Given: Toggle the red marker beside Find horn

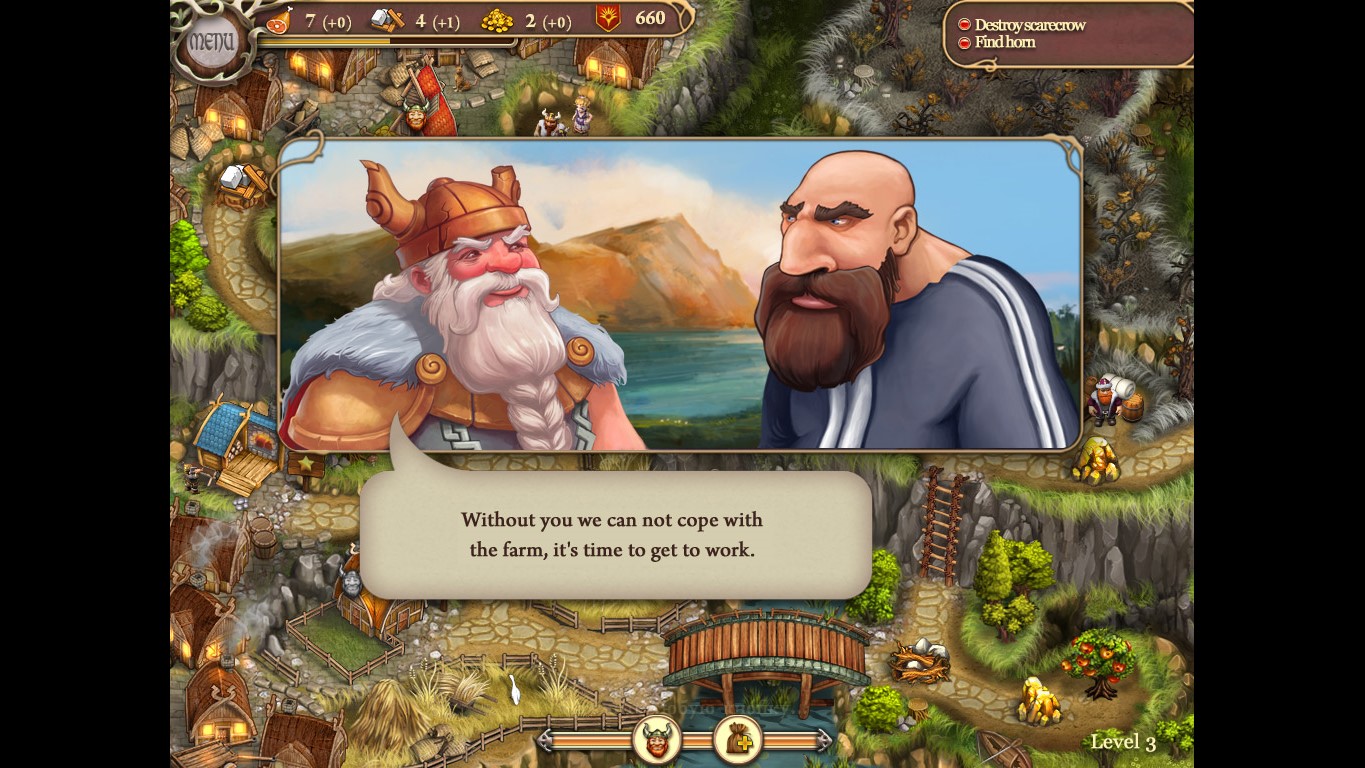Looking at the screenshot, I should 964,42.
